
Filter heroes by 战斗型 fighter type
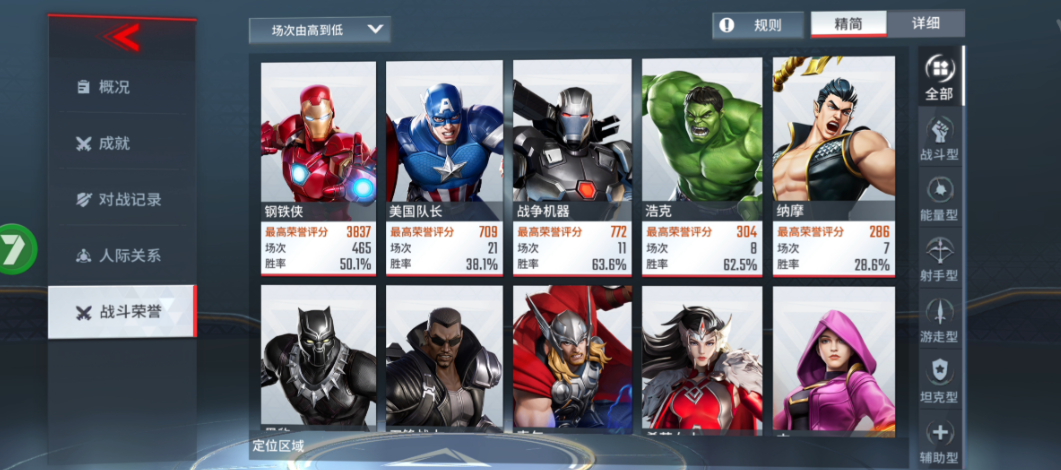pyautogui.click(x=939, y=138)
